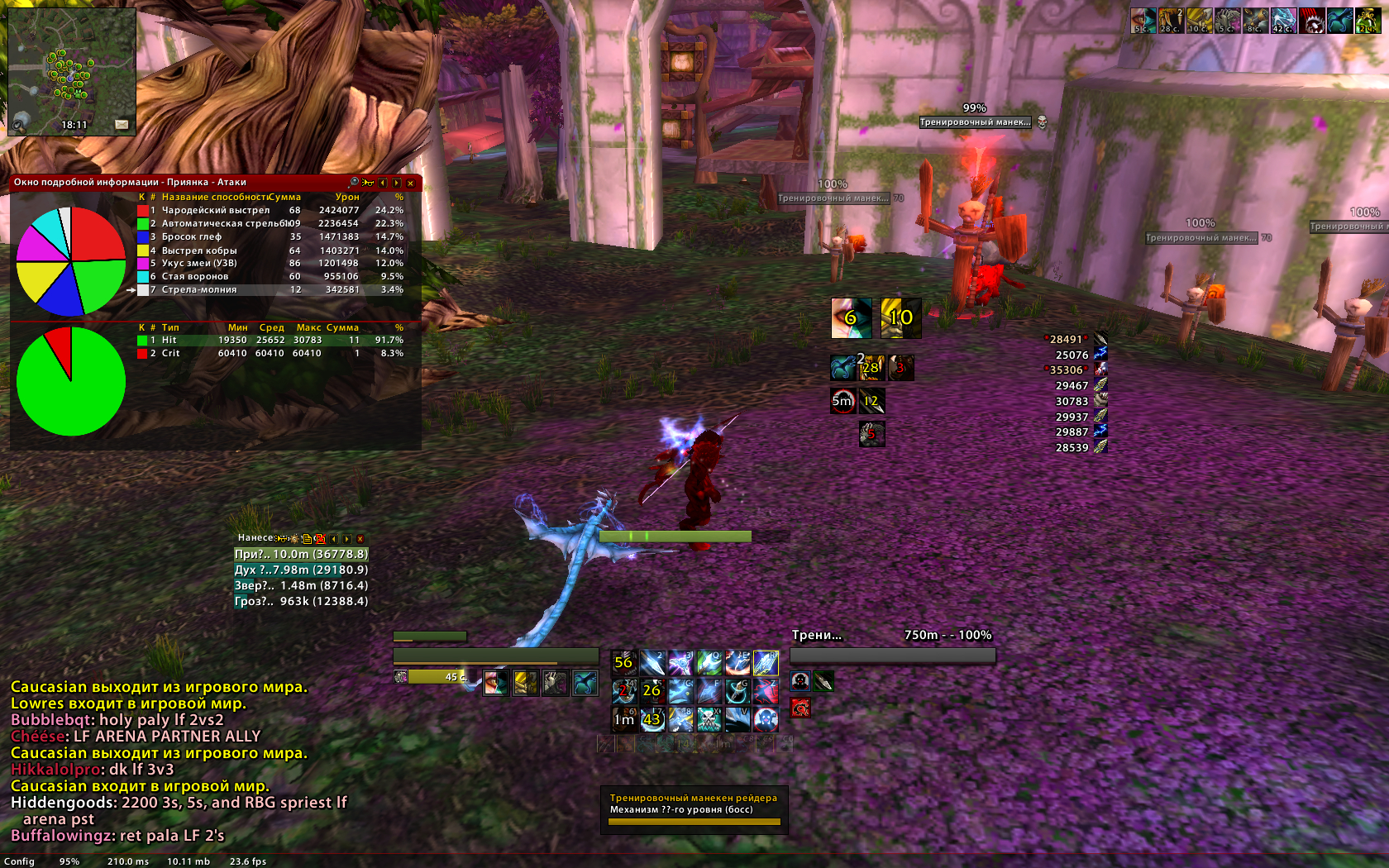The image size is (1389, 868).
Task: Use the action slot with 56 cooldown
Action: coord(623,662)
